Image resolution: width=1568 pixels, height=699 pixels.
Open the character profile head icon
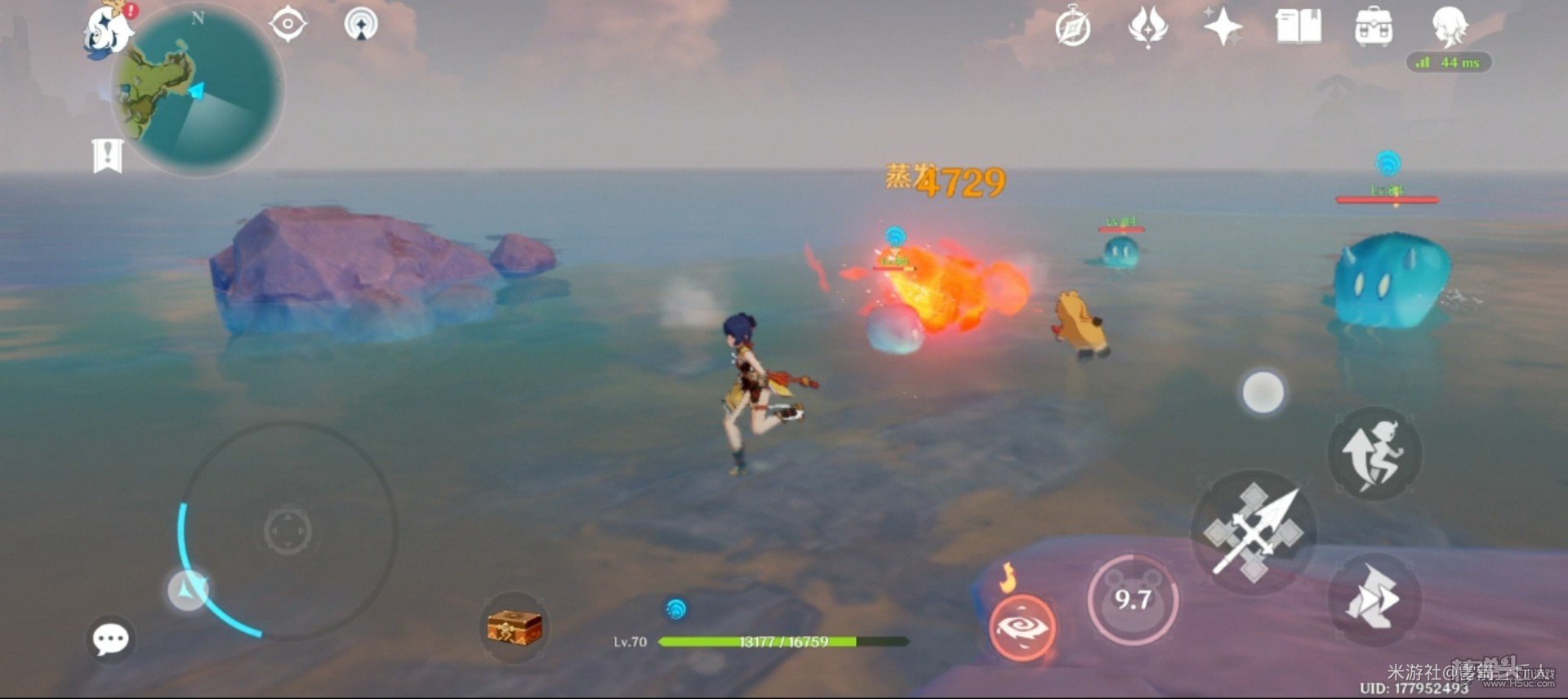tap(1450, 26)
